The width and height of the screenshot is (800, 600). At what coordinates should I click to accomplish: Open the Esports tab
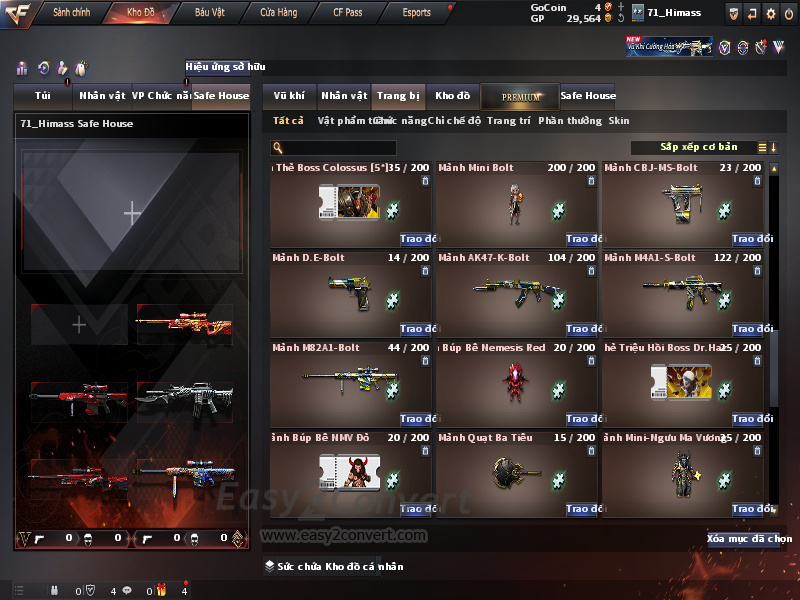pos(416,13)
